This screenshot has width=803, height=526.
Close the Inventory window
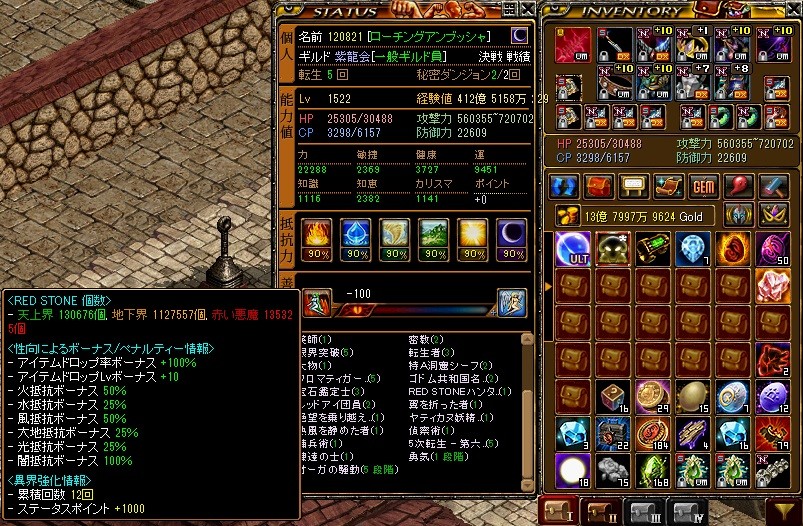[x=793, y=10]
